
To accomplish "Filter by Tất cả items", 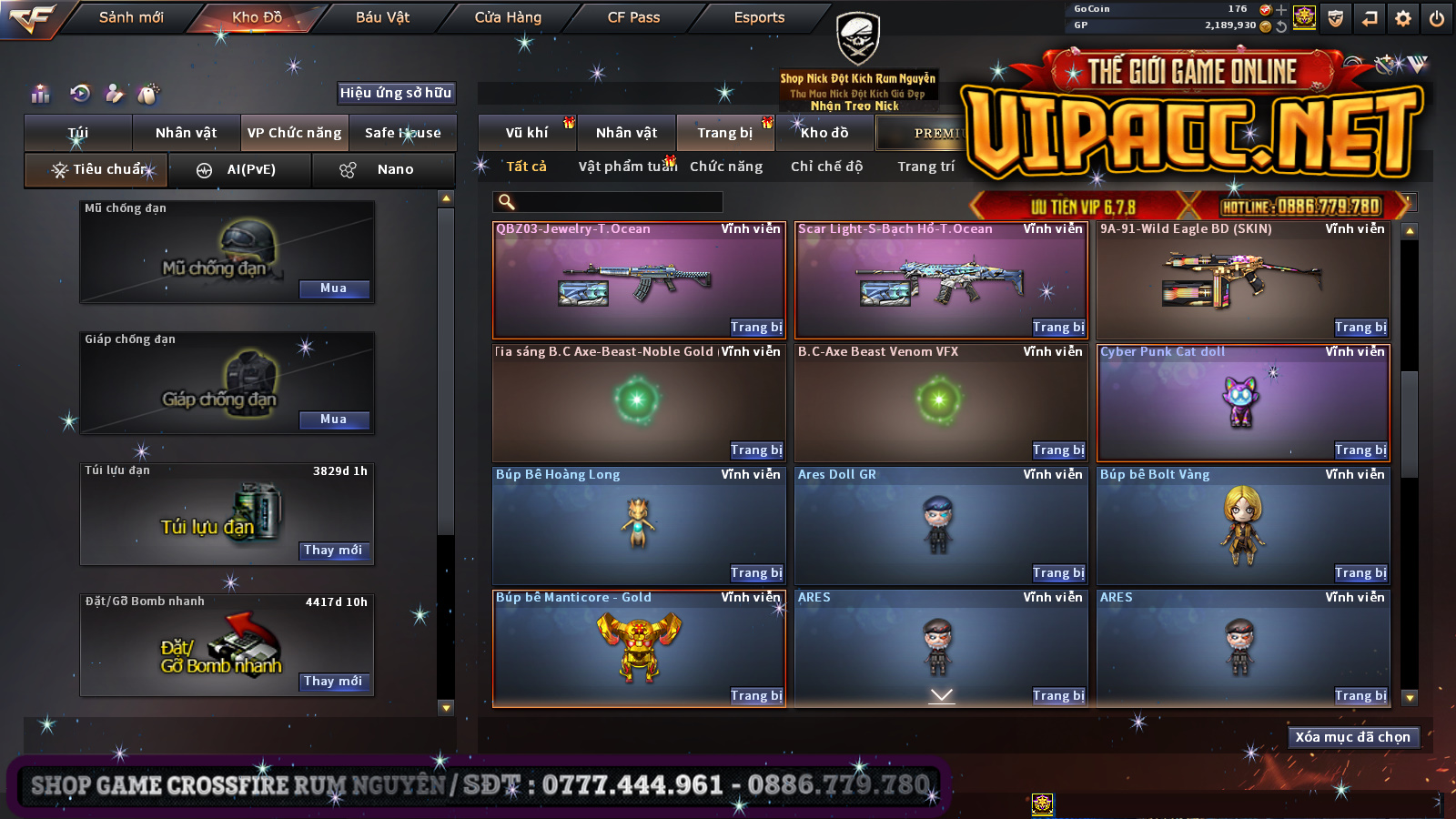I will (x=526, y=167).
